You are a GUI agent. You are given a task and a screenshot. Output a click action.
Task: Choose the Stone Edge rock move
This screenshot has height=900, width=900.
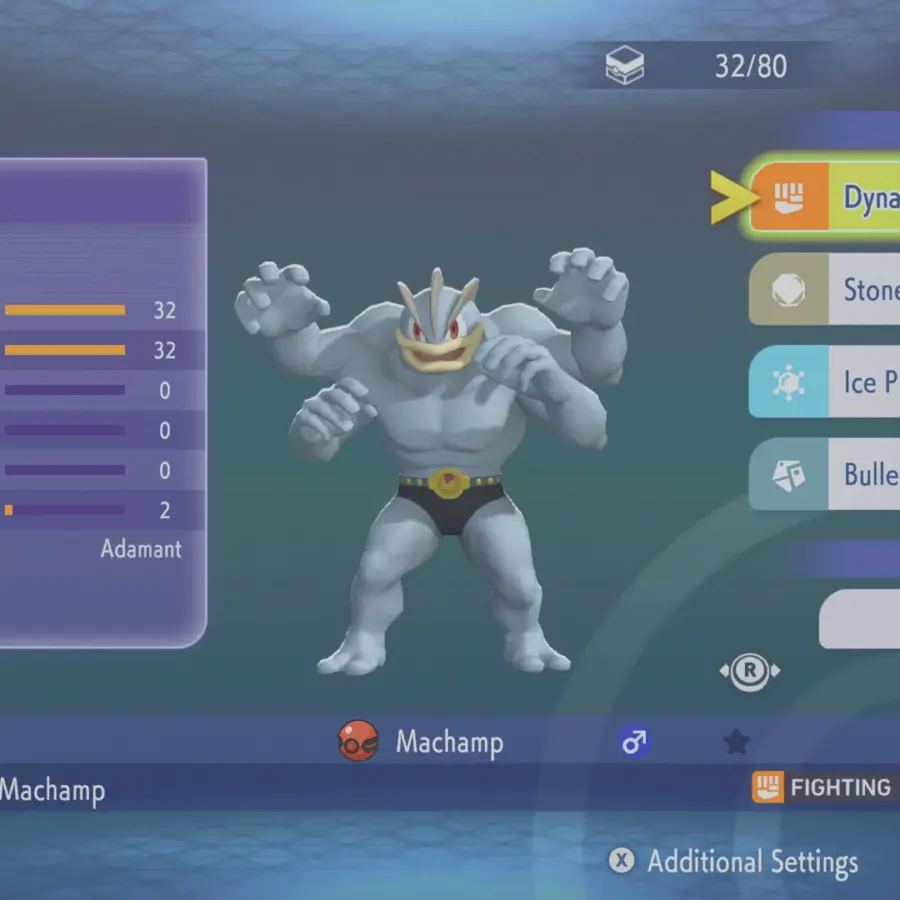pos(825,289)
